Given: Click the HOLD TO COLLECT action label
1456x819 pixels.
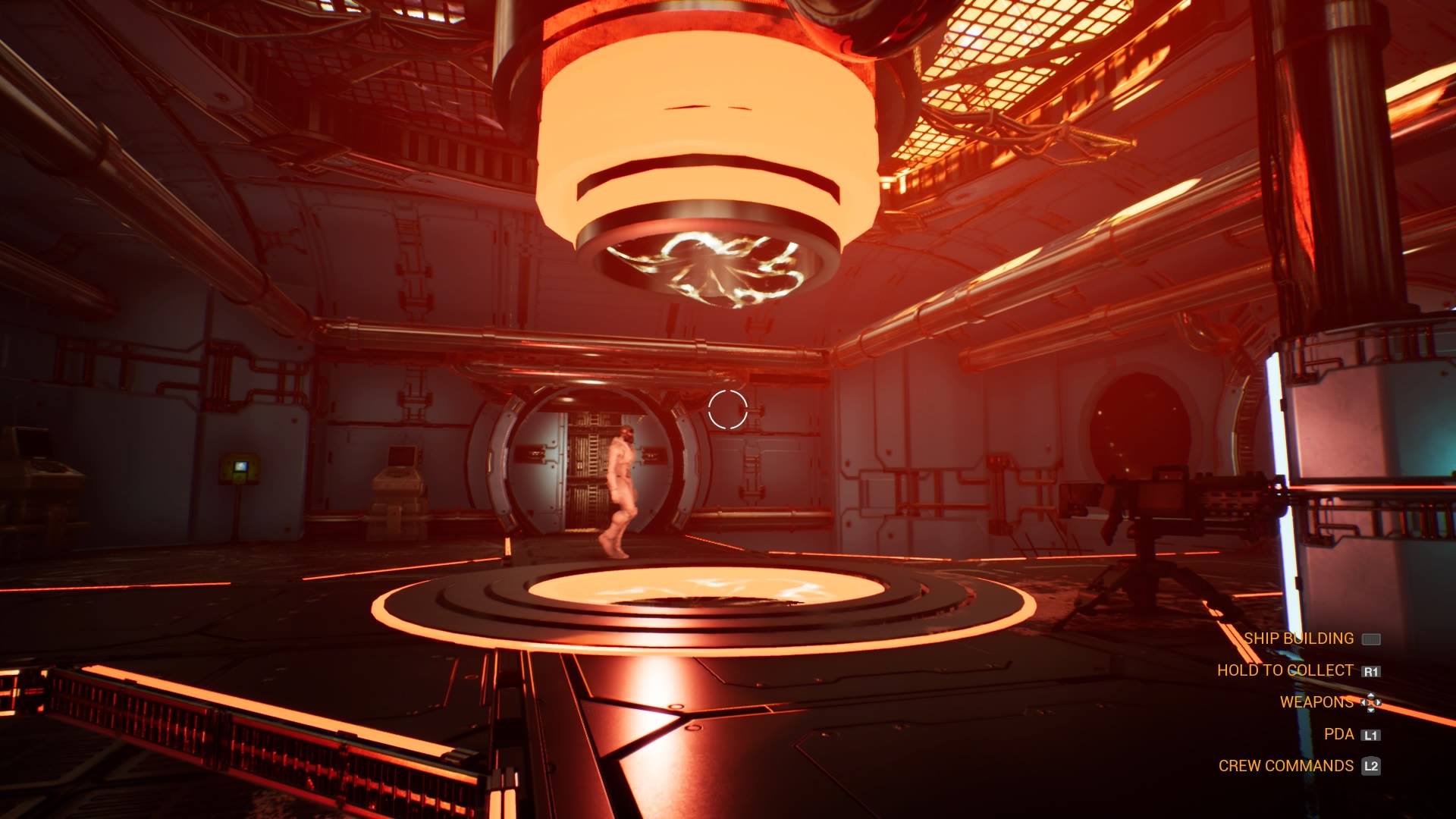Looking at the screenshot, I should (x=1285, y=670).
